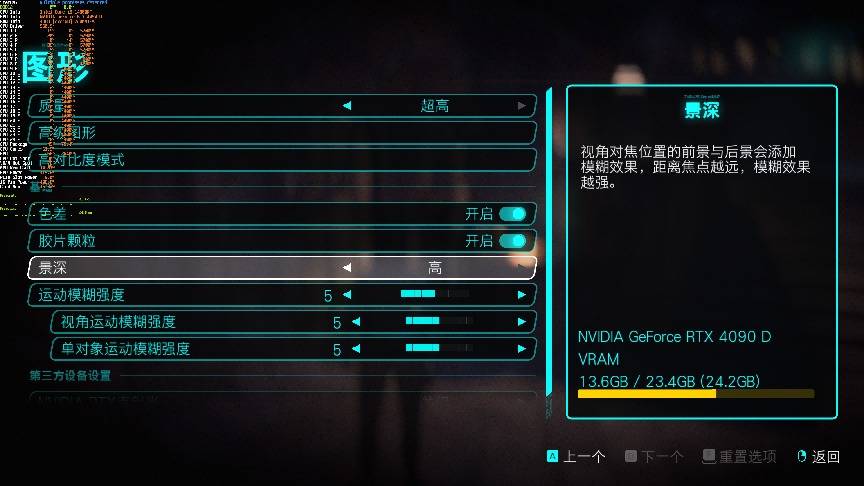This screenshot has height=486, width=864.
Task: Decrease 单对象运动模糊强度 with its left arrow
Action: (x=356, y=349)
